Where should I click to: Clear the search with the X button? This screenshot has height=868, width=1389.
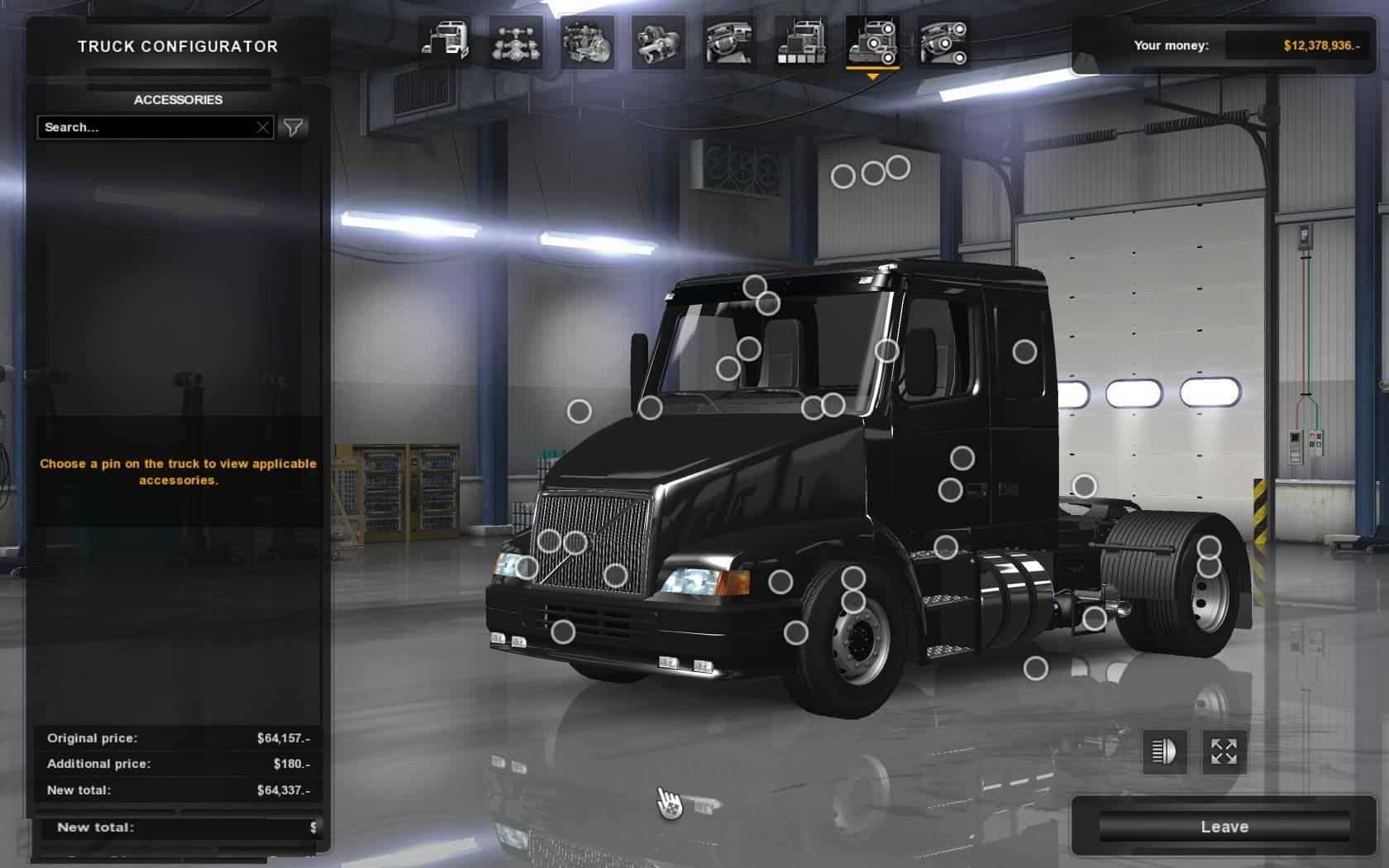pyautogui.click(x=262, y=127)
